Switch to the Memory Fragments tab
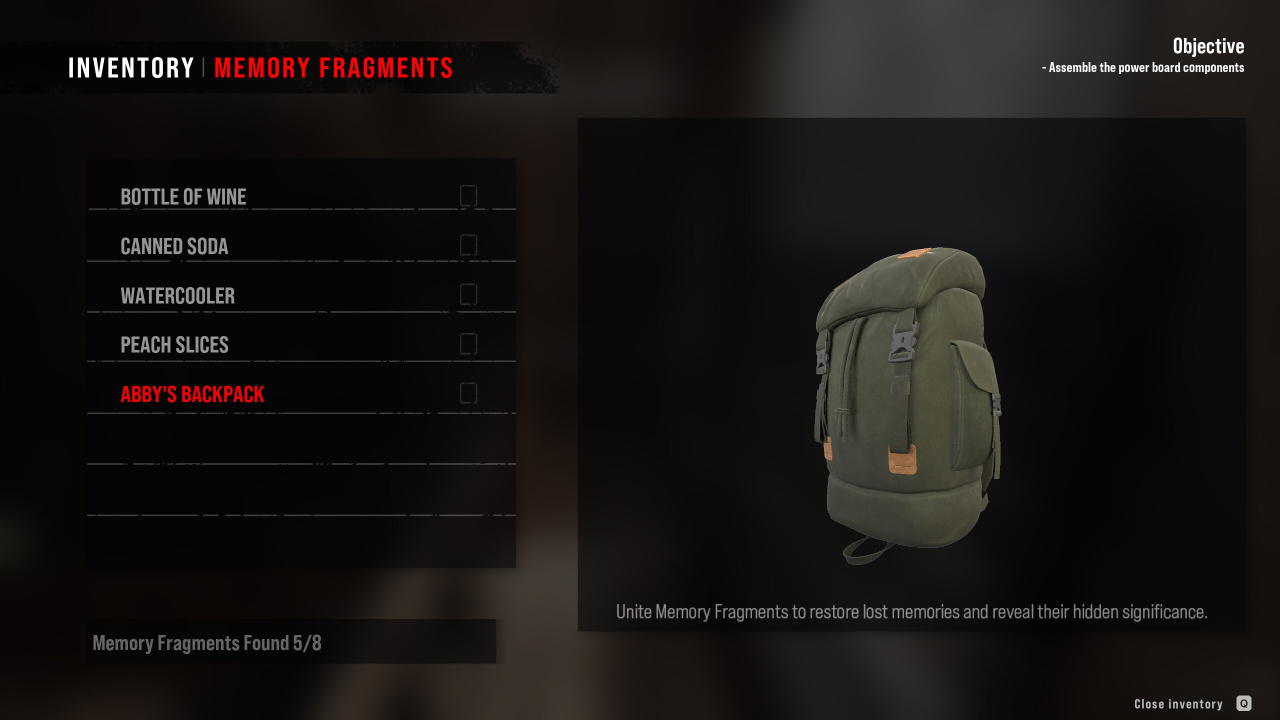This screenshot has height=720, width=1280. tap(334, 68)
